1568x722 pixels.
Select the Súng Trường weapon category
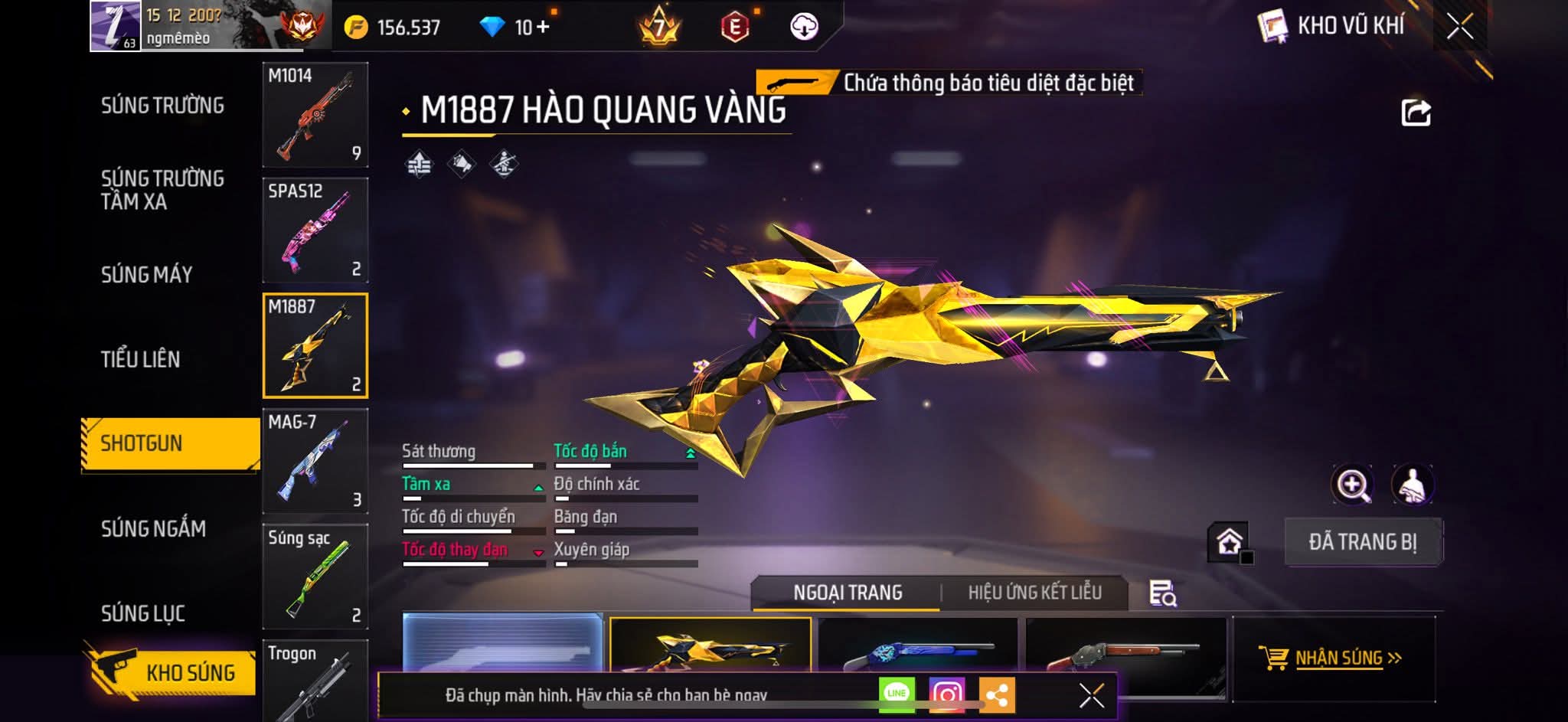coord(162,106)
